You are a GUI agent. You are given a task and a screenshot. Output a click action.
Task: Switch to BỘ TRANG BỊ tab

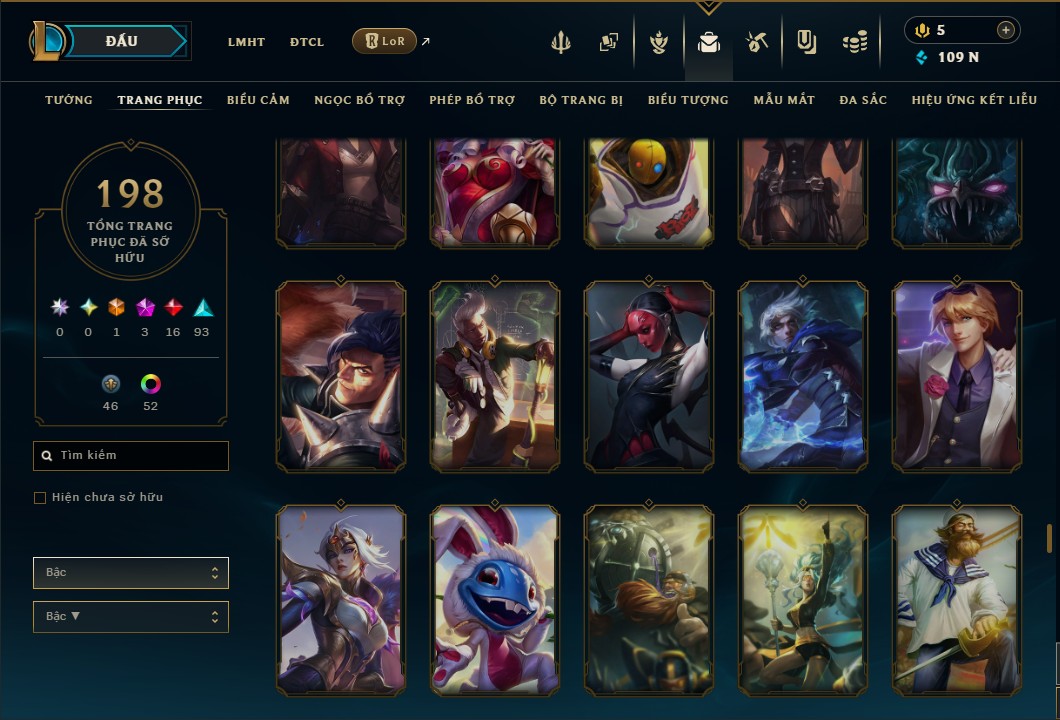point(581,100)
